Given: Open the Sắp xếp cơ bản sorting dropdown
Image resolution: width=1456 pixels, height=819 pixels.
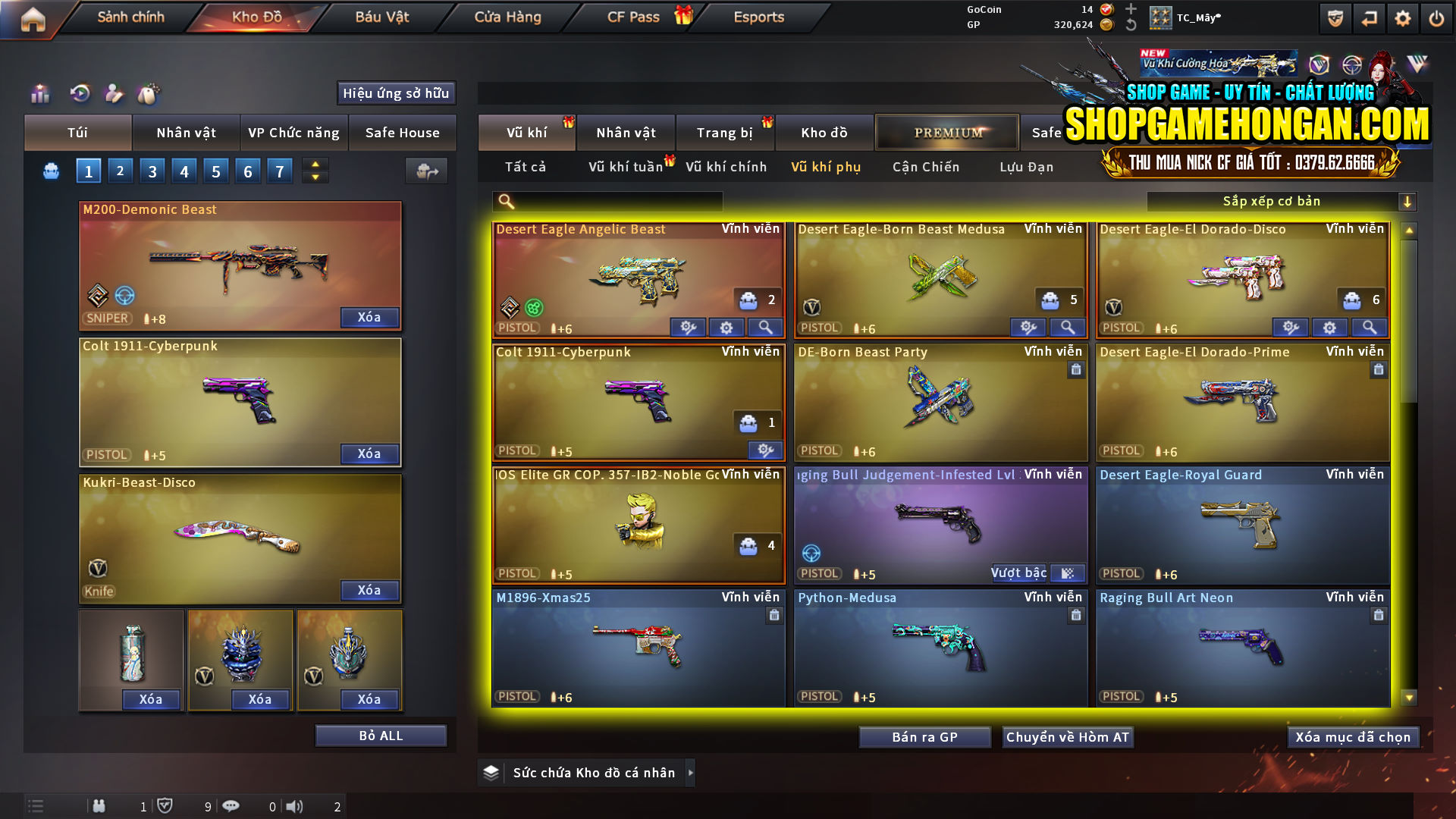Looking at the screenshot, I should tap(1274, 201).
